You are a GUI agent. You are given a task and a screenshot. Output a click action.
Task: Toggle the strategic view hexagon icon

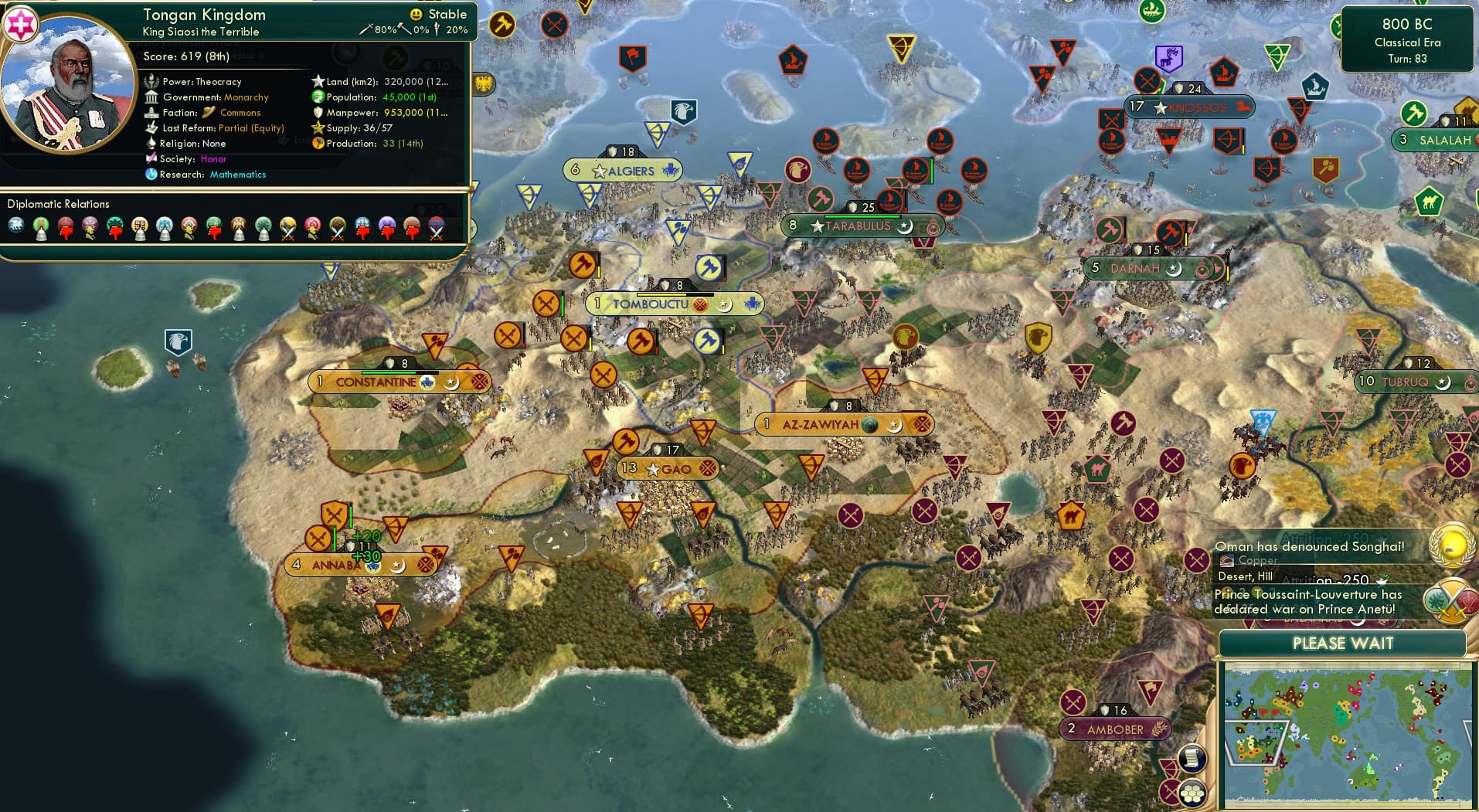[x=1192, y=793]
